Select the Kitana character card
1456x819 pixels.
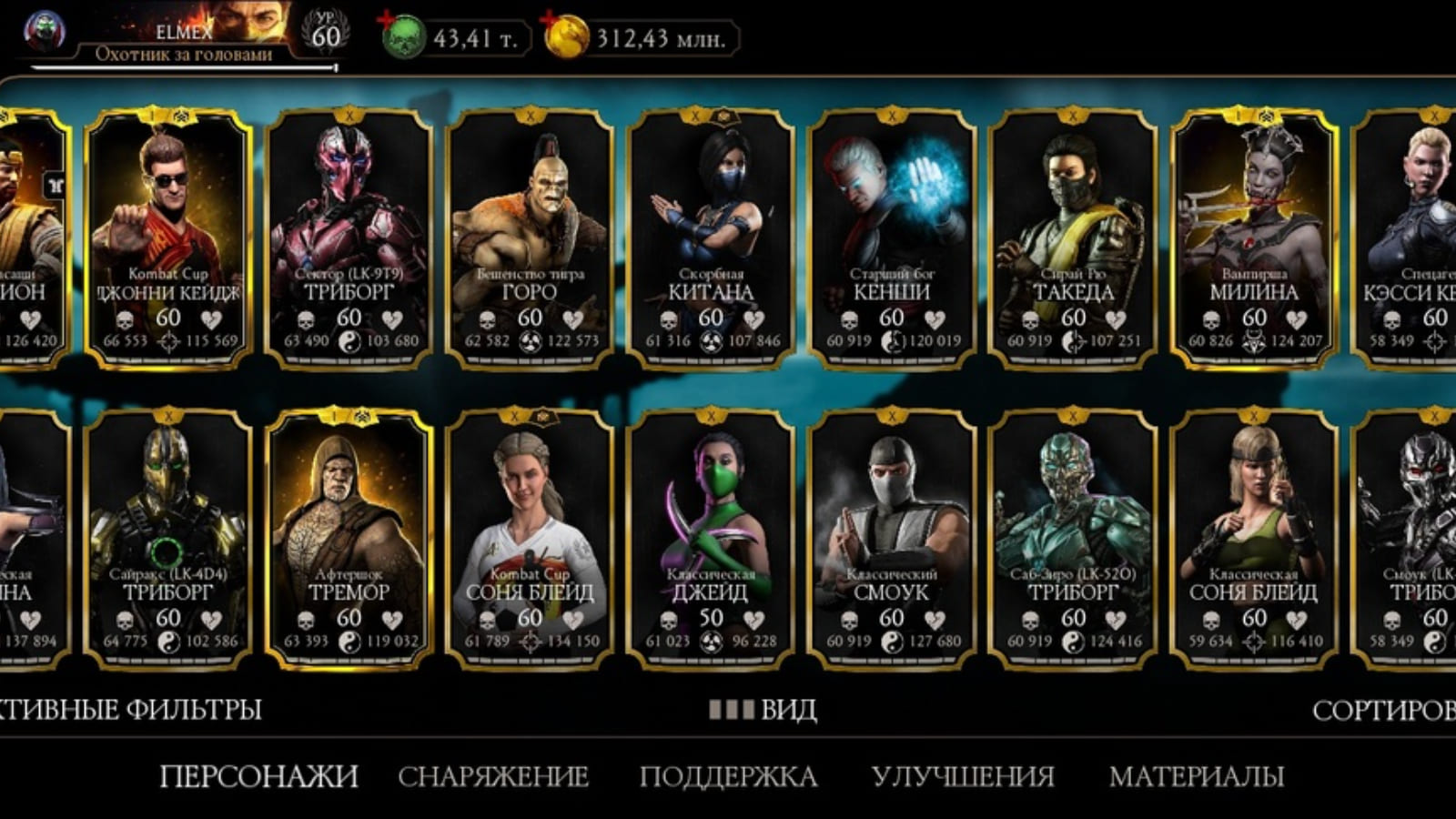pyautogui.click(x=711, y=237)
